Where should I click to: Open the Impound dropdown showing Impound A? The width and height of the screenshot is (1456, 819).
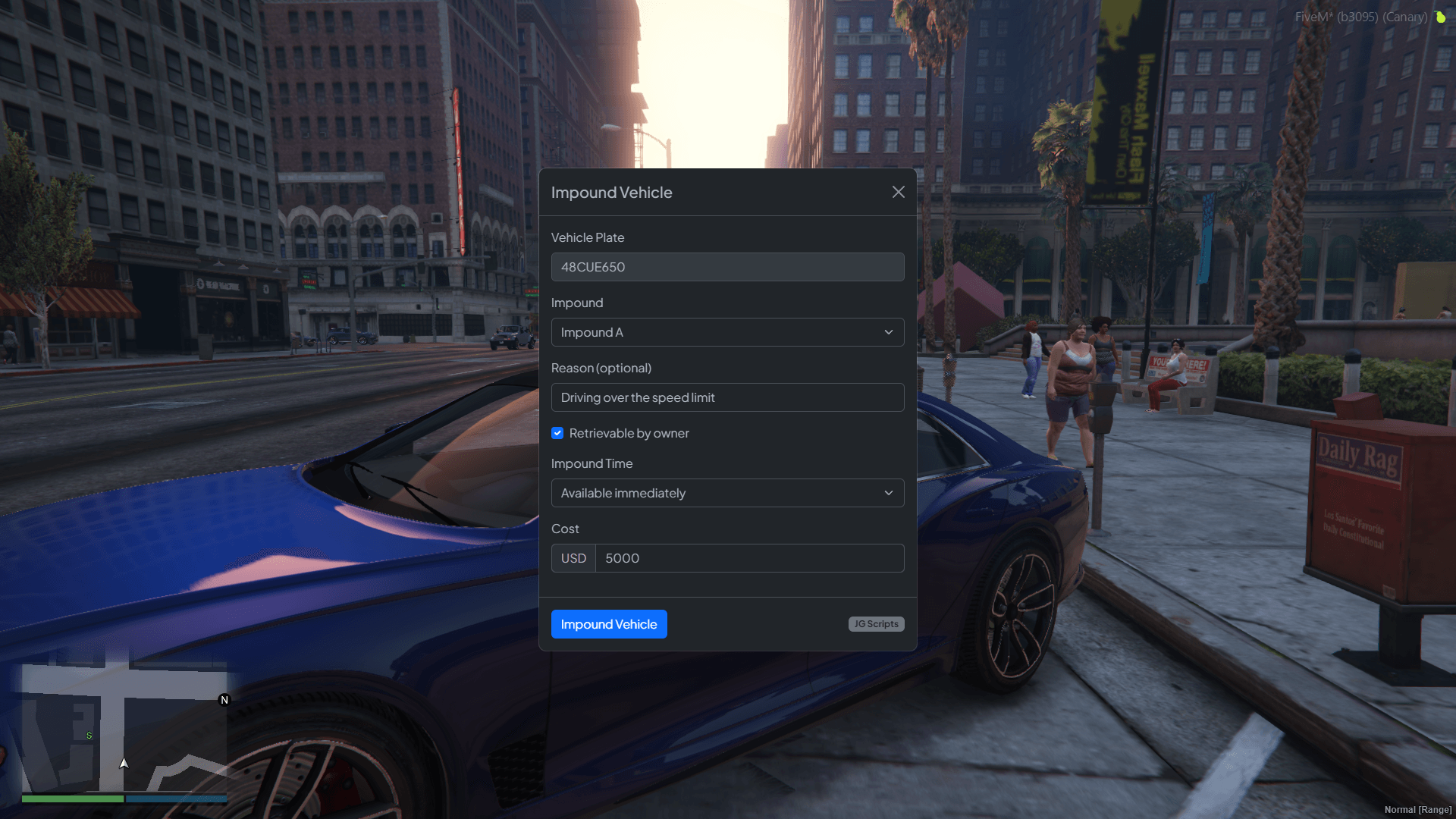tap(727, 332)
